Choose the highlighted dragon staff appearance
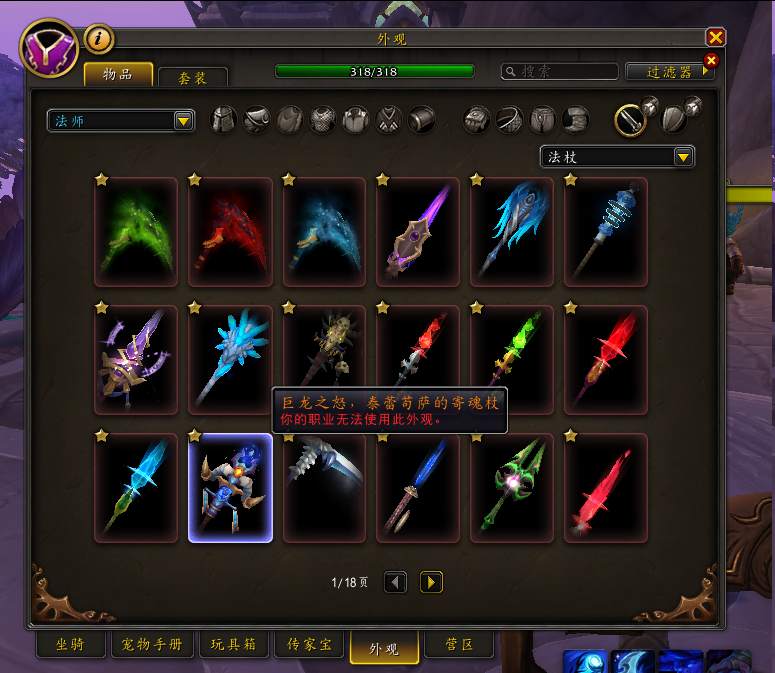Screen dimensions: 775x673 click(230, 488)
